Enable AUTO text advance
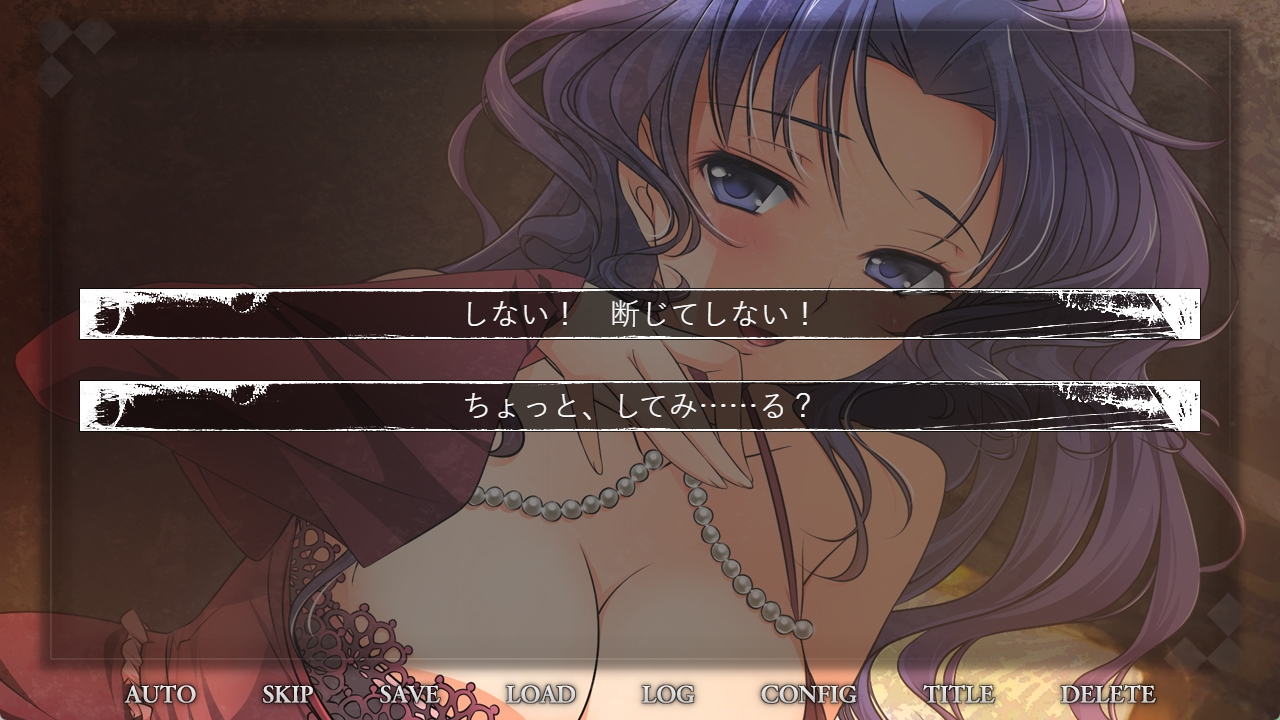This screenshot has width=1280, height=720. [x=160, y=694]
